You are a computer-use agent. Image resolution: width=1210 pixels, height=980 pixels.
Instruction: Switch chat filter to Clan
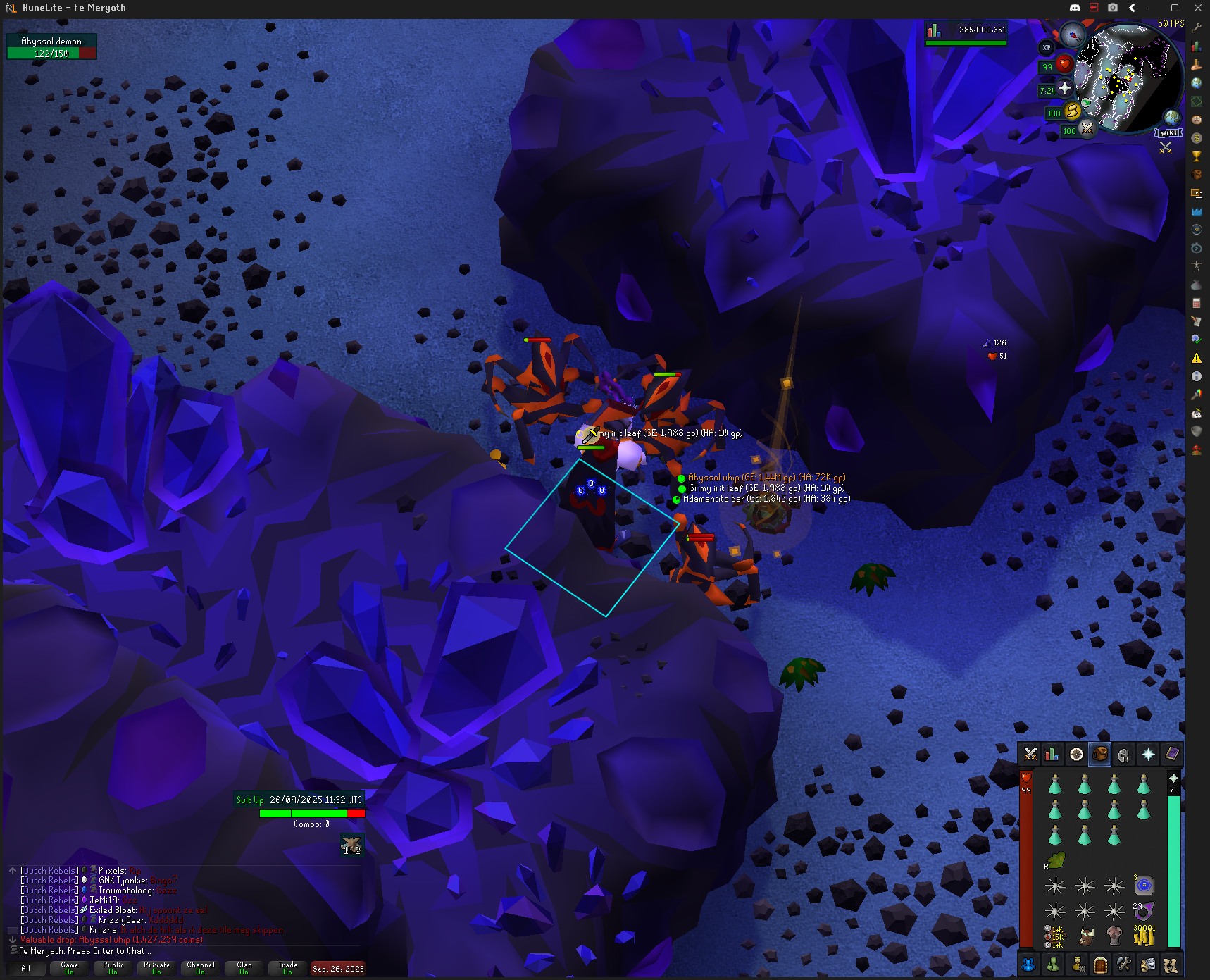[244, 968]
